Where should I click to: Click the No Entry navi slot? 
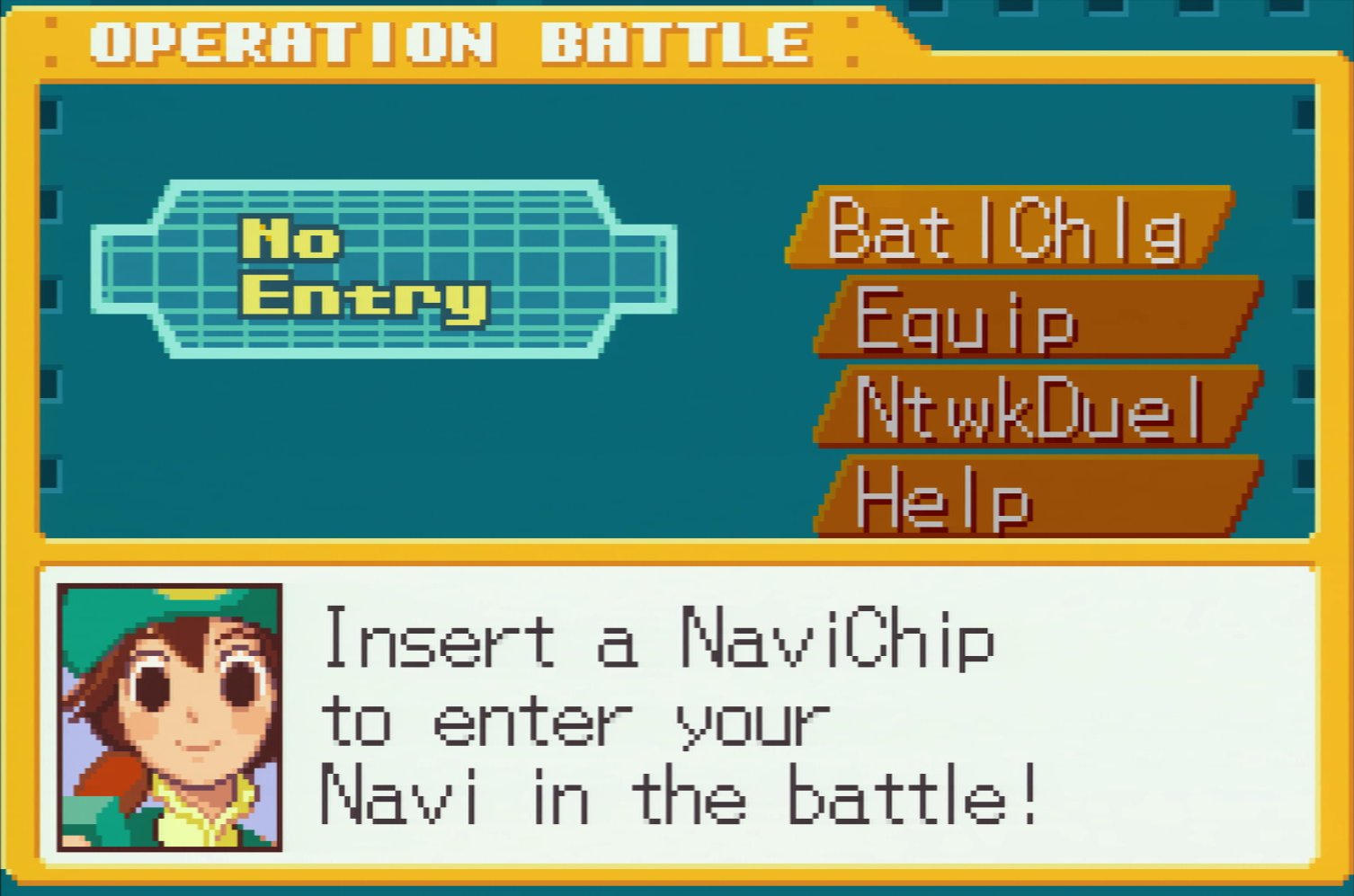coord(382,269)
